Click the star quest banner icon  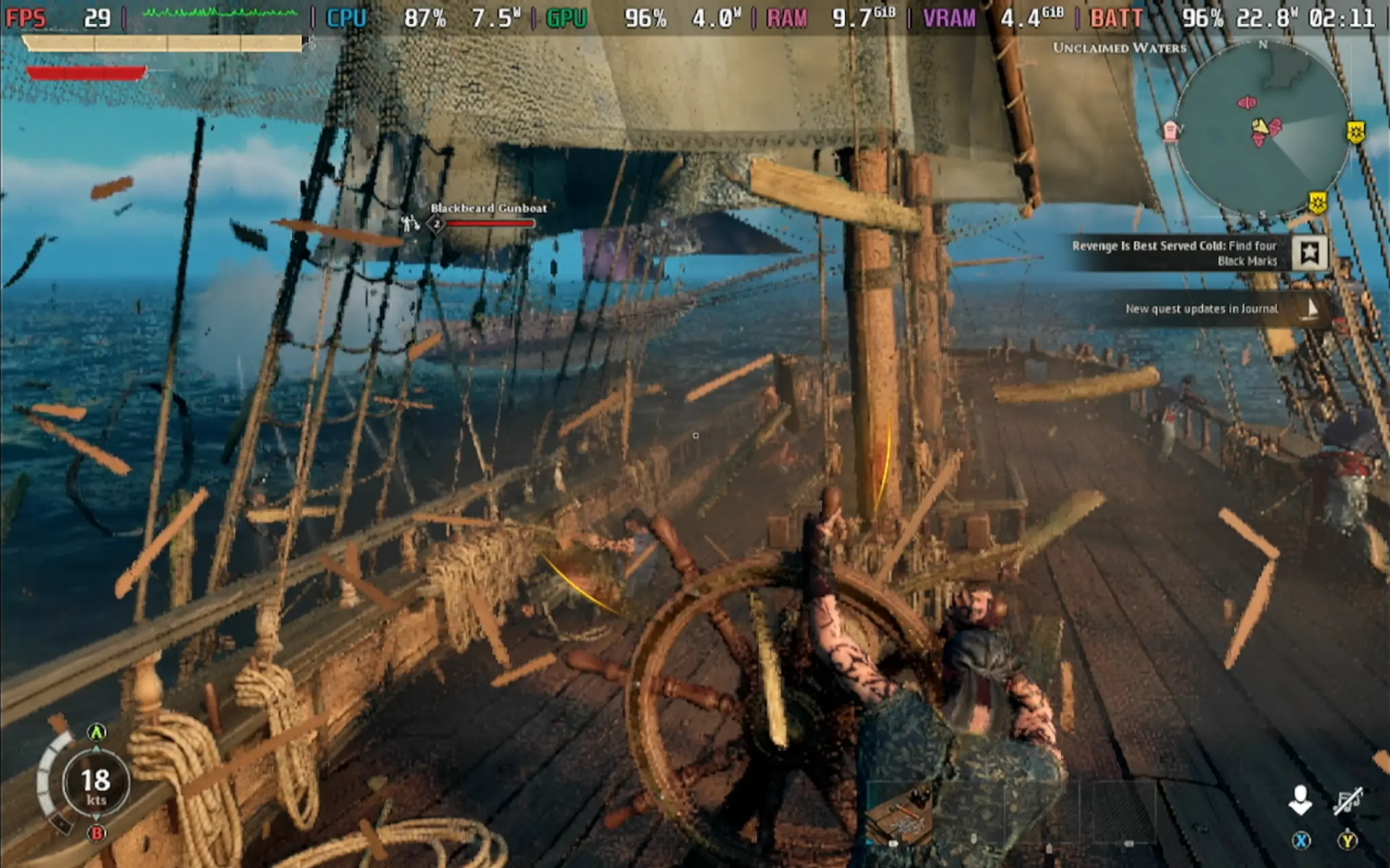click(1309, 253)
